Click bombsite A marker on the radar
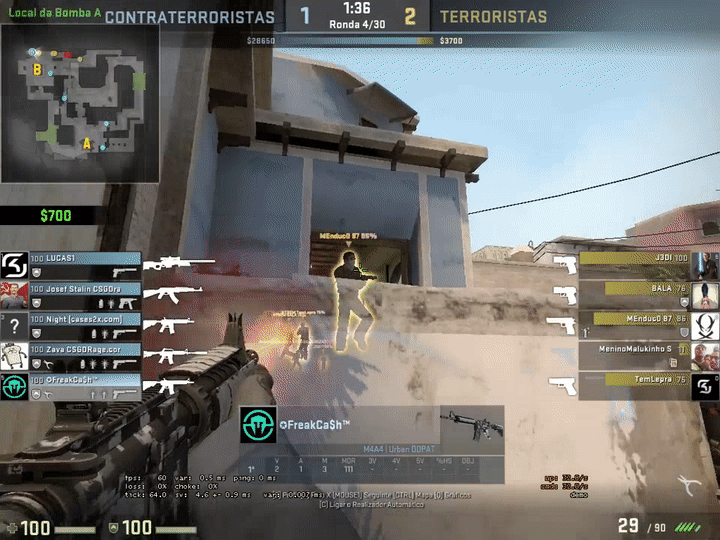Viewport: 720px width, 540px height. [87, 144]
